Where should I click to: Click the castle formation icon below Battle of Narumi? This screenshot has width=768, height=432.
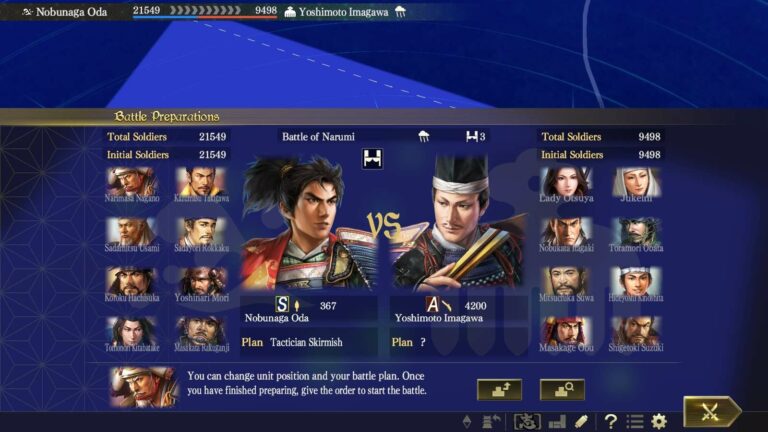(x=375, y=157)
